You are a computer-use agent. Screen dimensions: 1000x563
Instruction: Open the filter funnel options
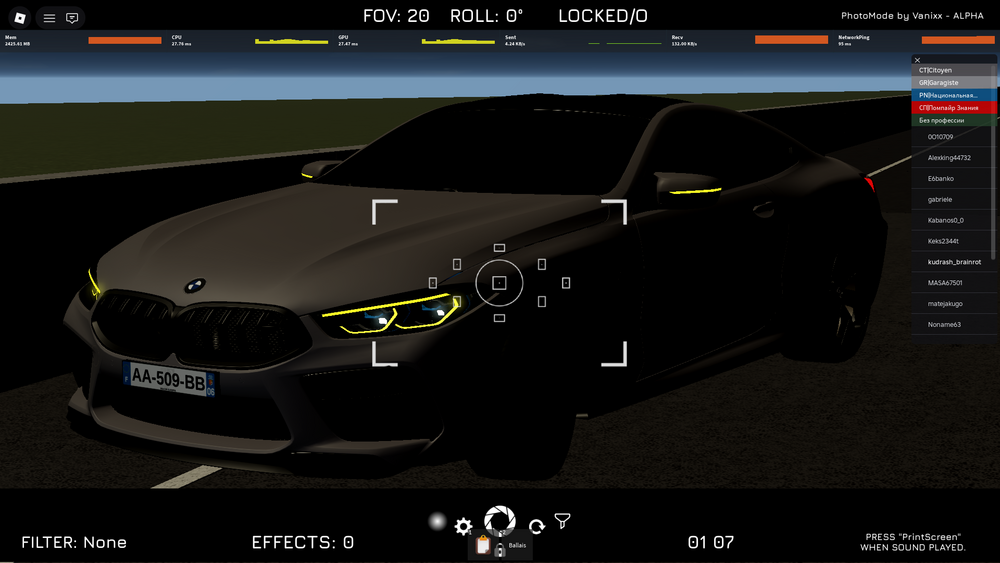(x=563, y=521)
